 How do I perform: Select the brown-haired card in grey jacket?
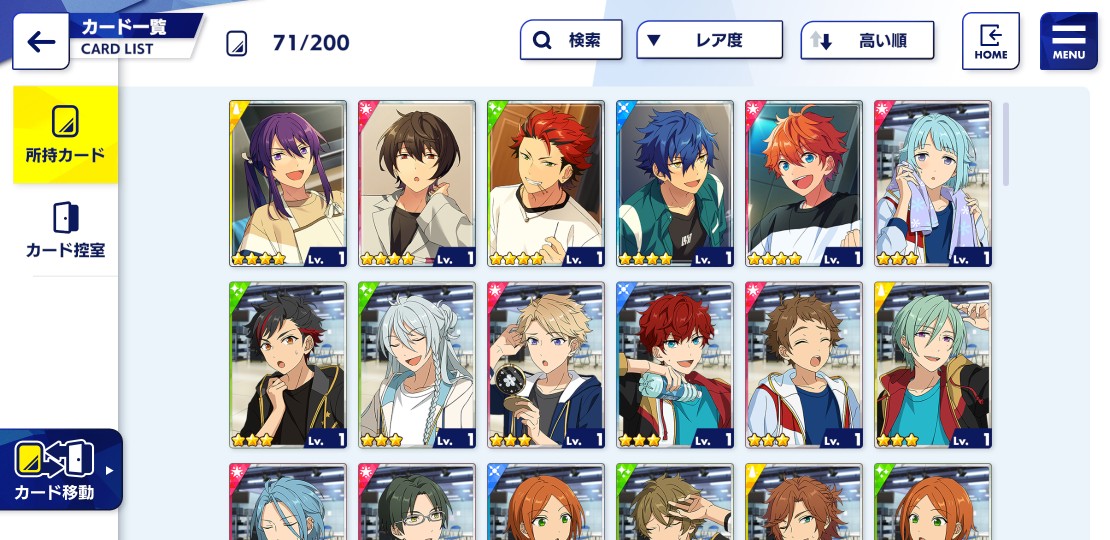tap(417, 183)
